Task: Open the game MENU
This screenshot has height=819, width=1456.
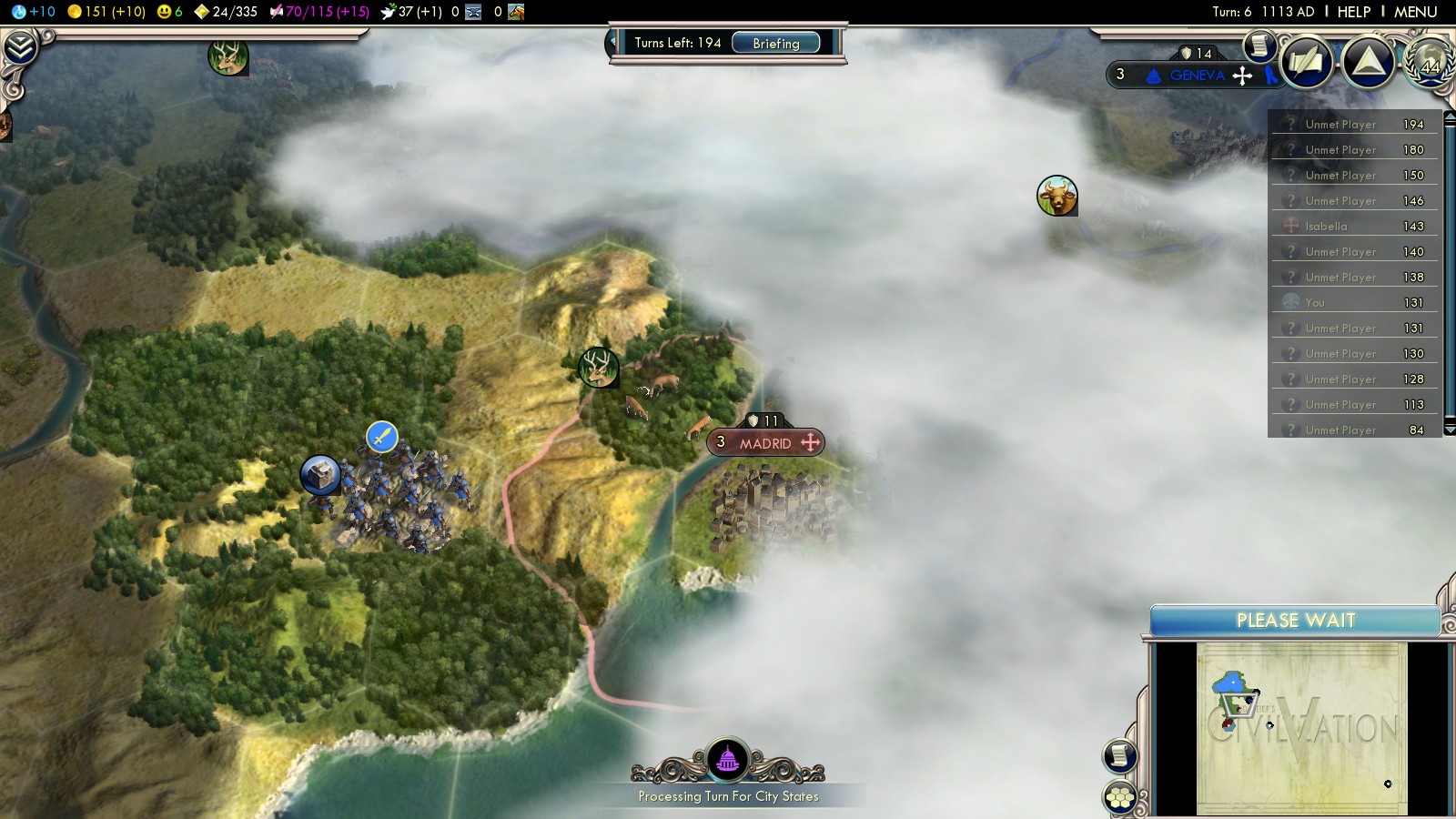Action: point(1415,12)
